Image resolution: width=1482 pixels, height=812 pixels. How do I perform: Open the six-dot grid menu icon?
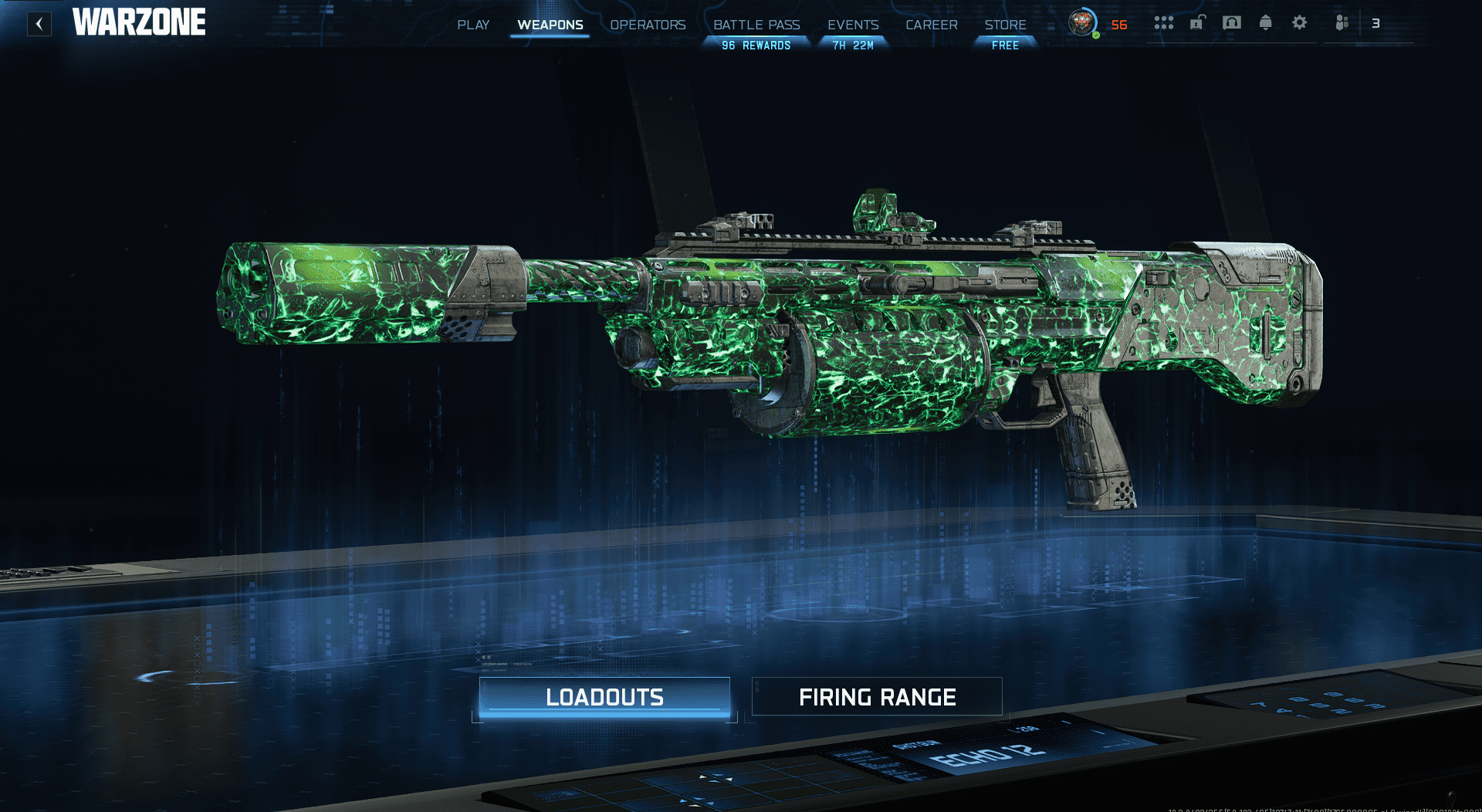(1163, 23)
